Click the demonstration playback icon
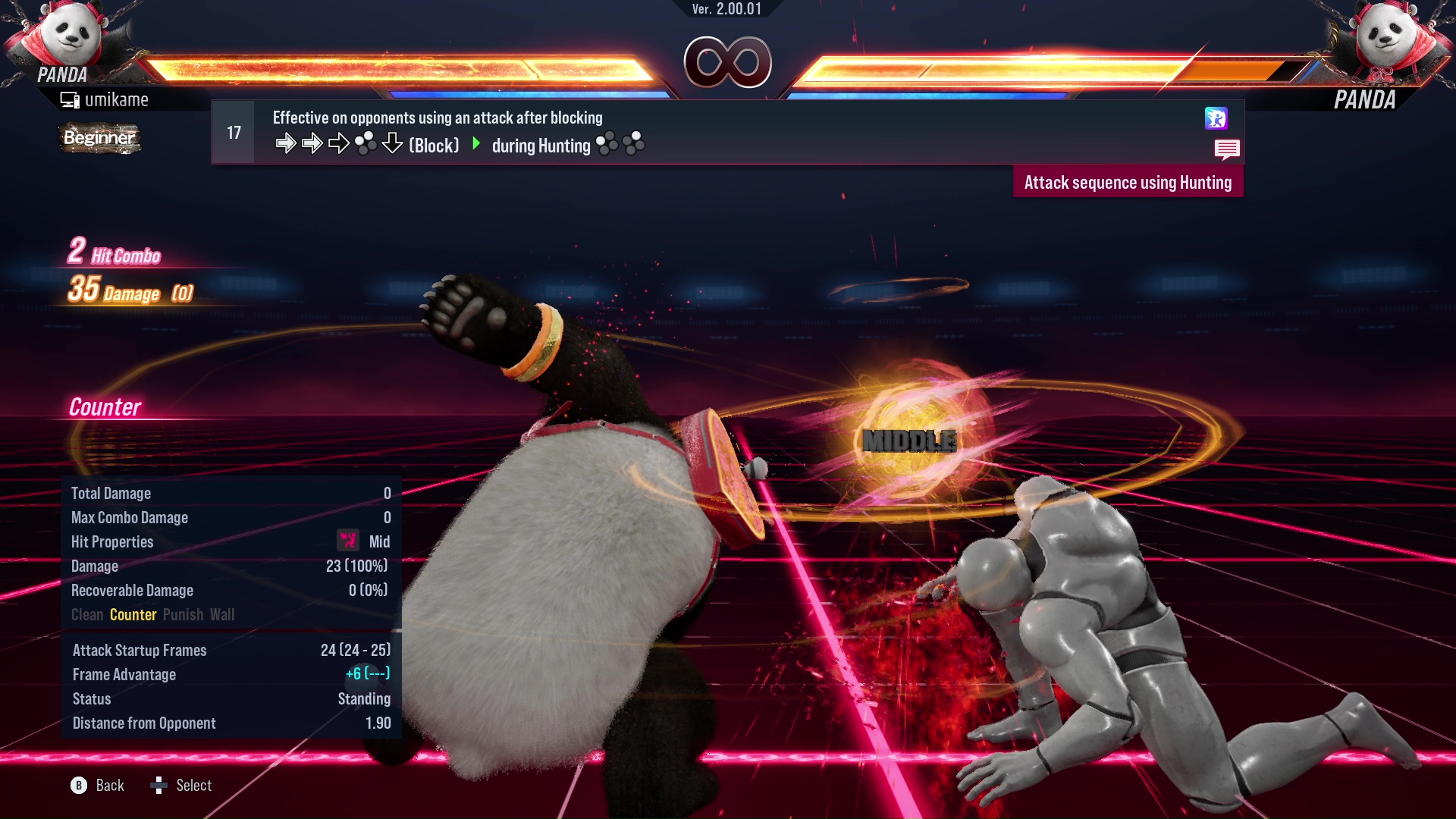The width and height of the screenshot is (1456, 819). coord(1216,119)
